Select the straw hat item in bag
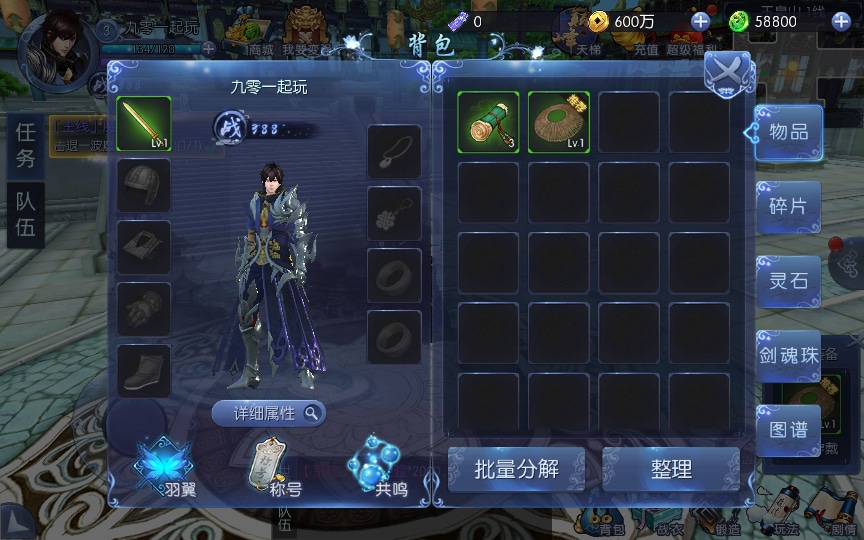The image size is (864, 540). click(x=559, y=122)
